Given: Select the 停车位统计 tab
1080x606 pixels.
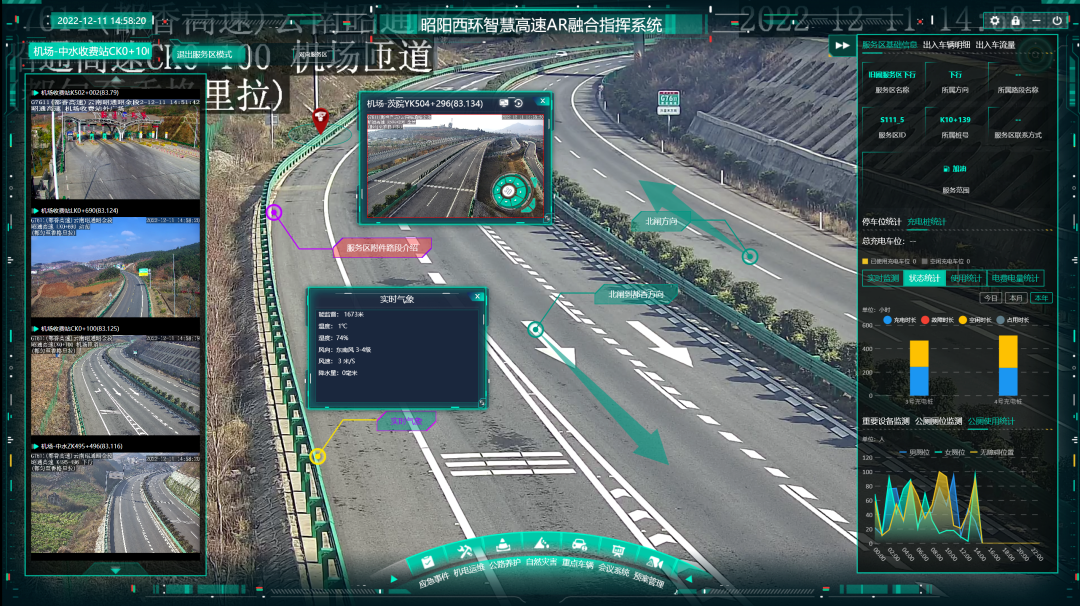Looking at the screenshot, I should click(881, 221).
